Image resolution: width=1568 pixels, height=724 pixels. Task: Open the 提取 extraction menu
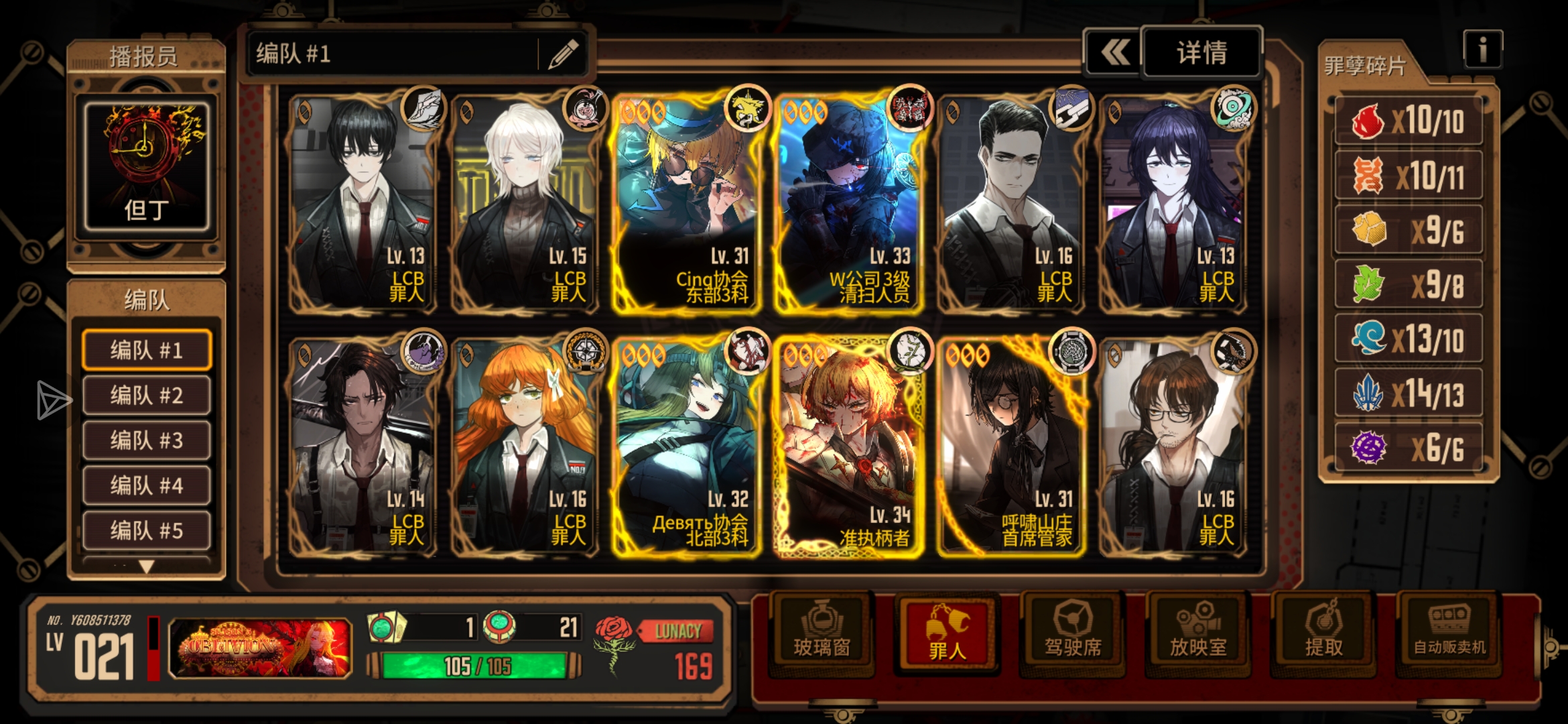pos(1323,631)
